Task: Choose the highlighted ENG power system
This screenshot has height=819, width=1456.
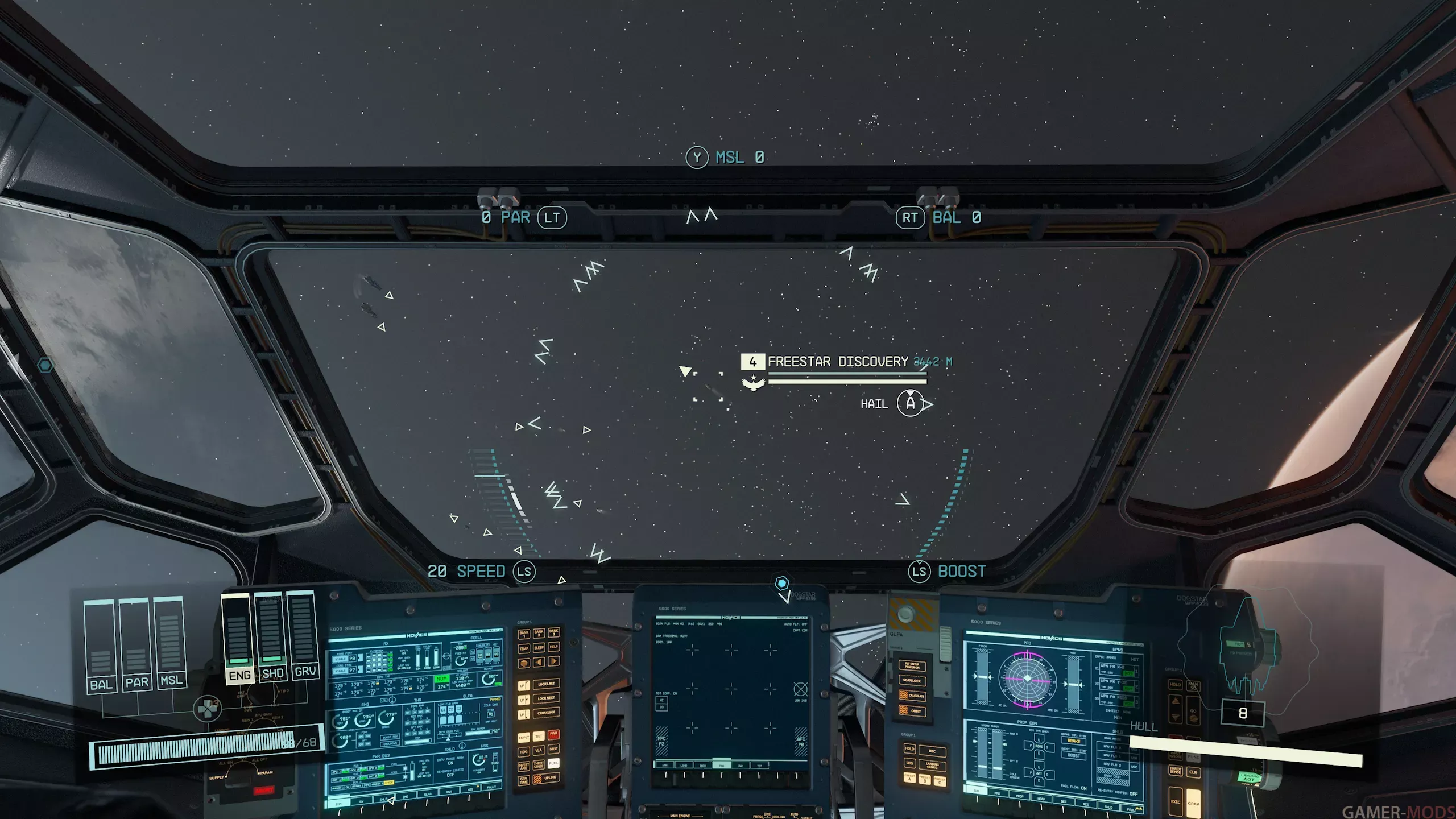Action: (238, 638)
